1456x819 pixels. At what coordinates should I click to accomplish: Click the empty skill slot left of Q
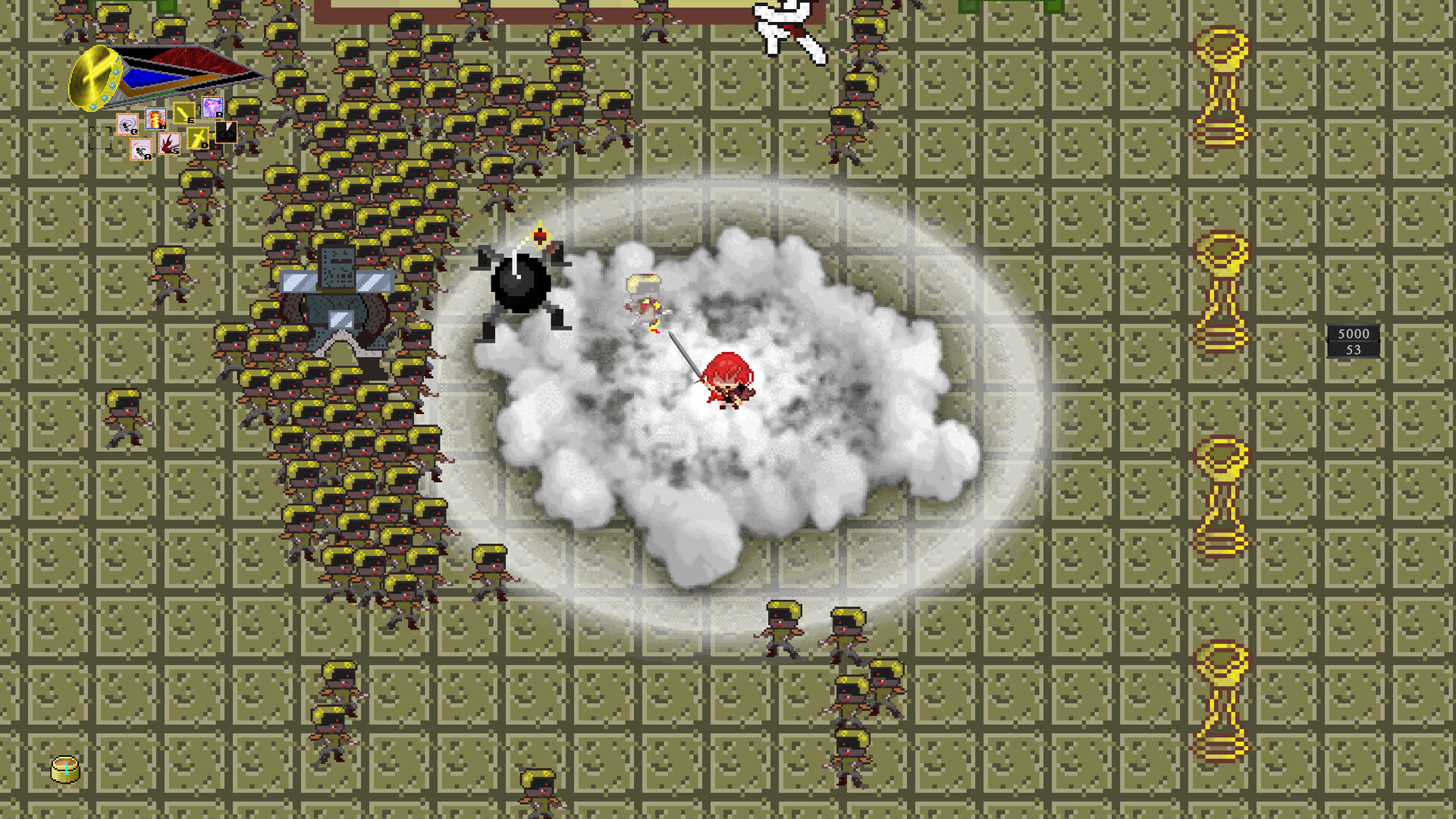(99, 138)
